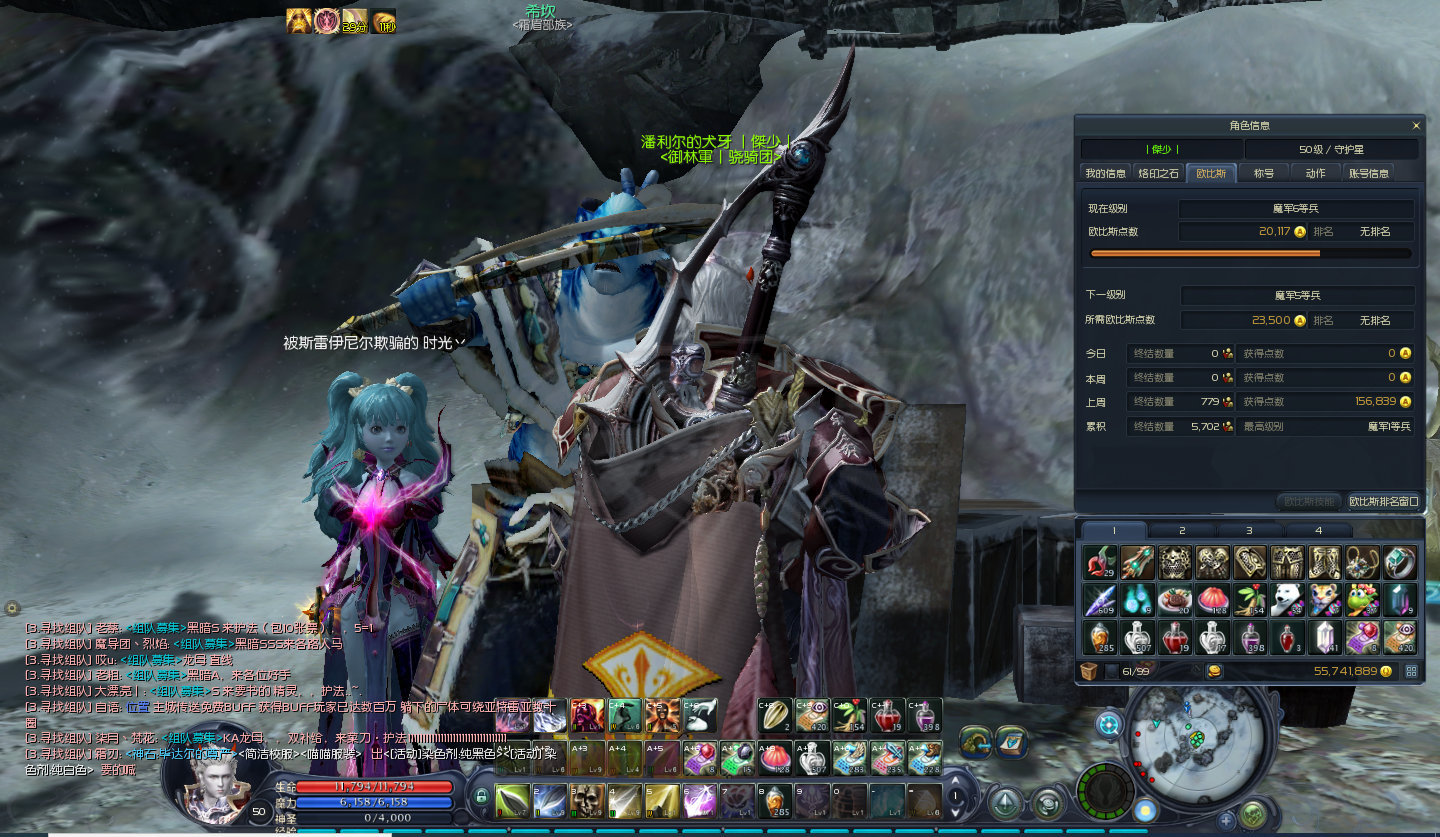
Task: Use the red heart potion on upper hotbar
Action: coord(887,716)
